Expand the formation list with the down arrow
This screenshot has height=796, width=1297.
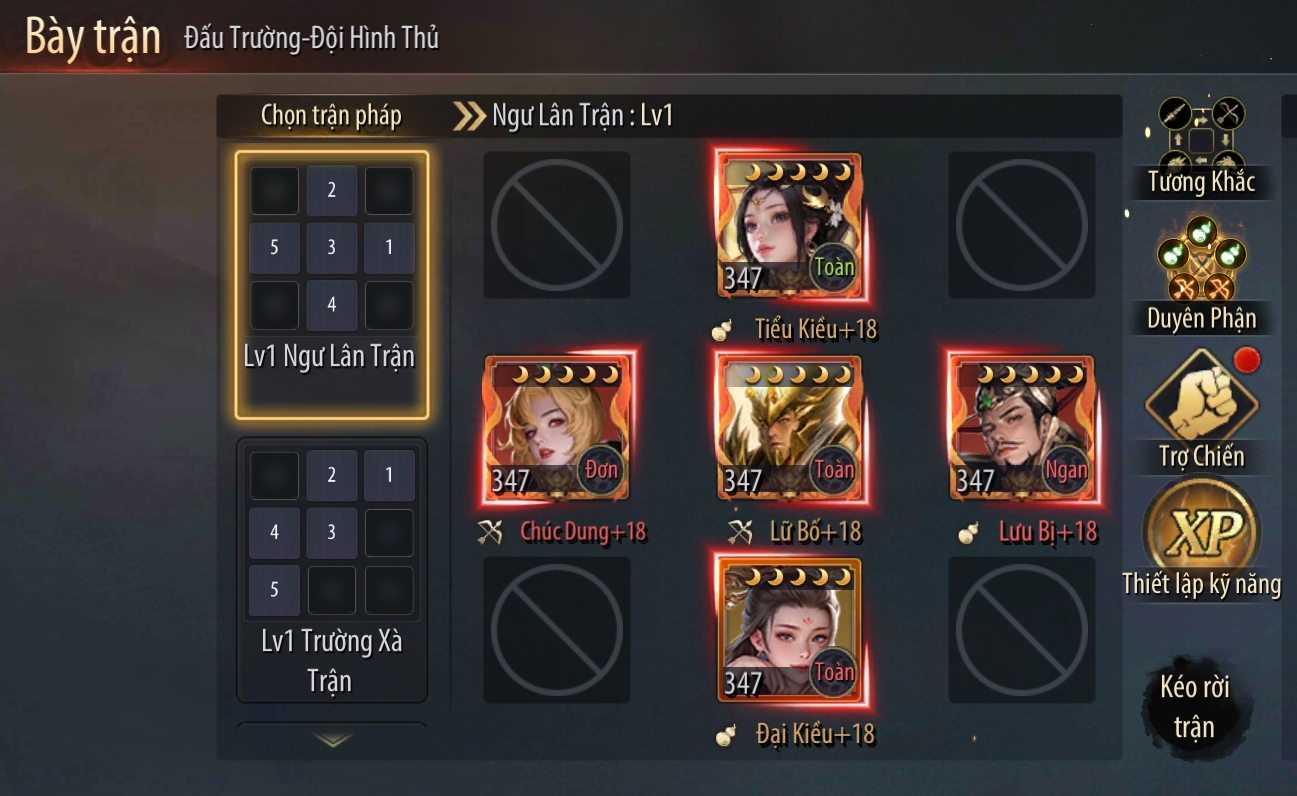(332, 740)
